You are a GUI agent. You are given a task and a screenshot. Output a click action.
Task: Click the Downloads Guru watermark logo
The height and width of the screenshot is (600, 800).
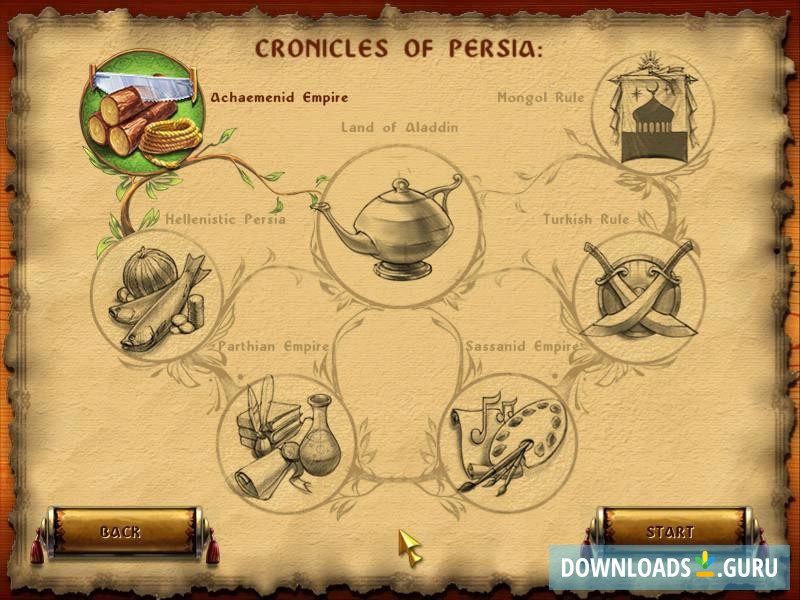(x=669, y=568)
